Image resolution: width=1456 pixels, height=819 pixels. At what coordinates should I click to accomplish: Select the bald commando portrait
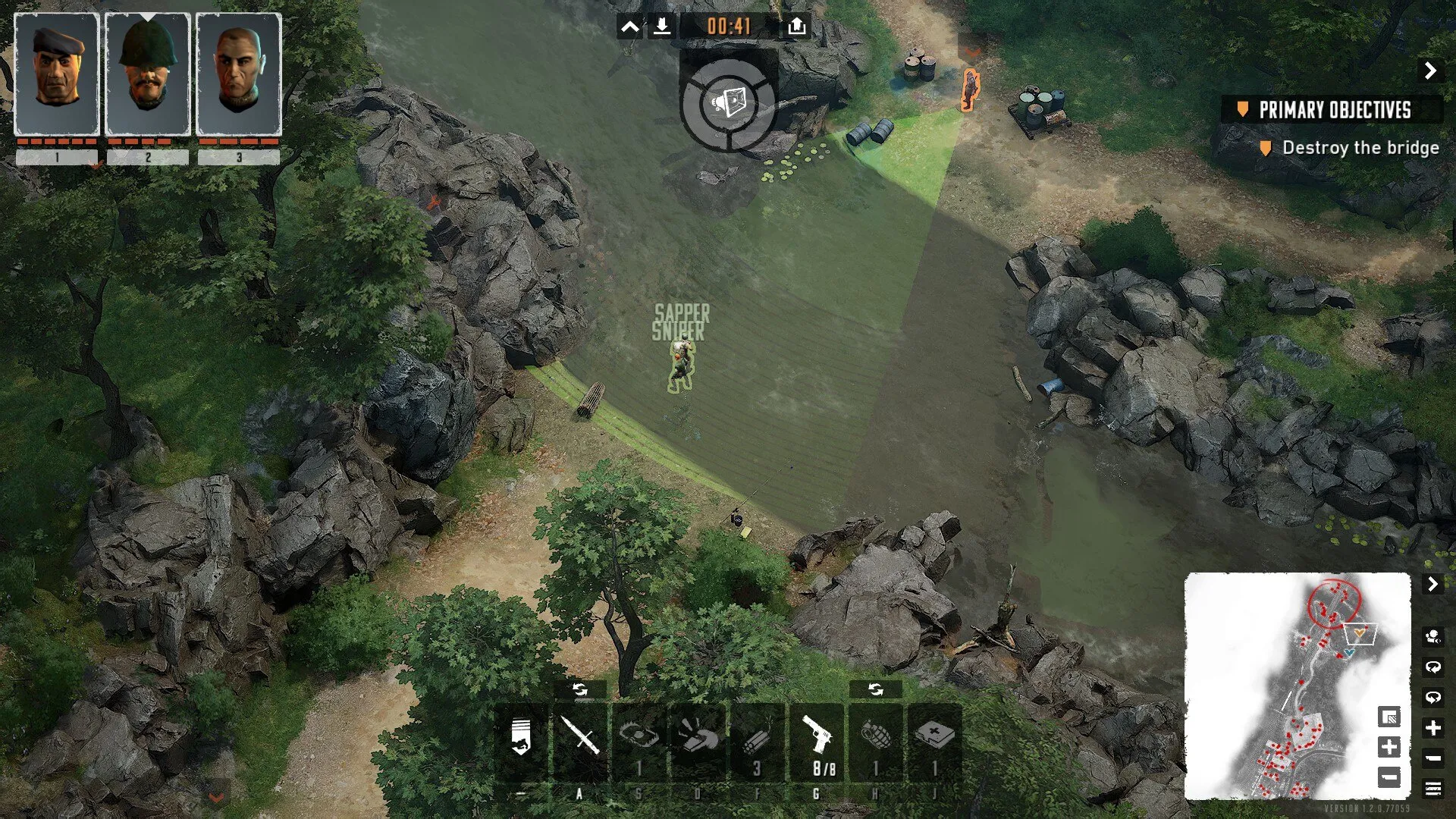point(239,74)
